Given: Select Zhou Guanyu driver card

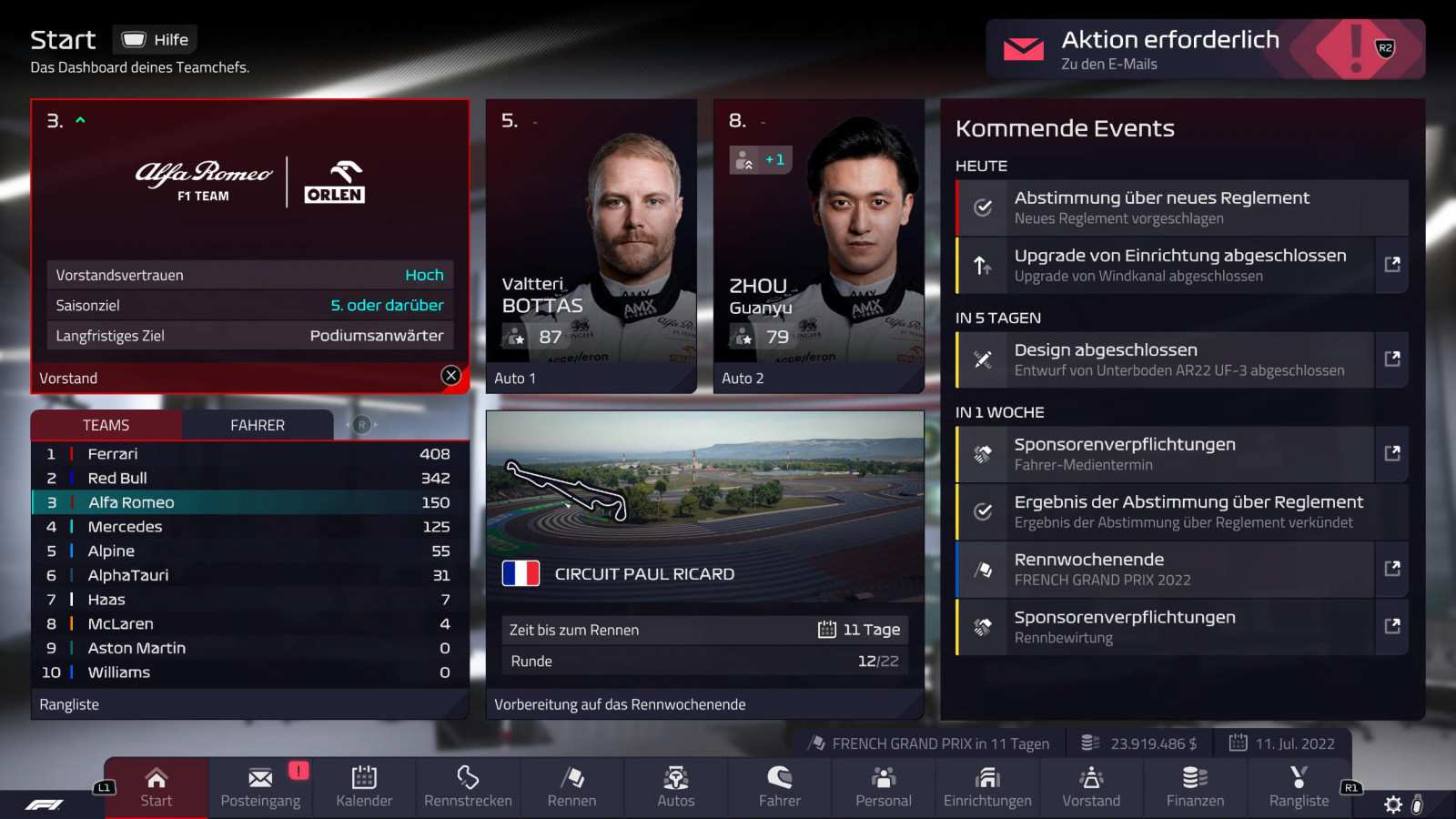Looking at the screenshot, I should pos(819,246).
